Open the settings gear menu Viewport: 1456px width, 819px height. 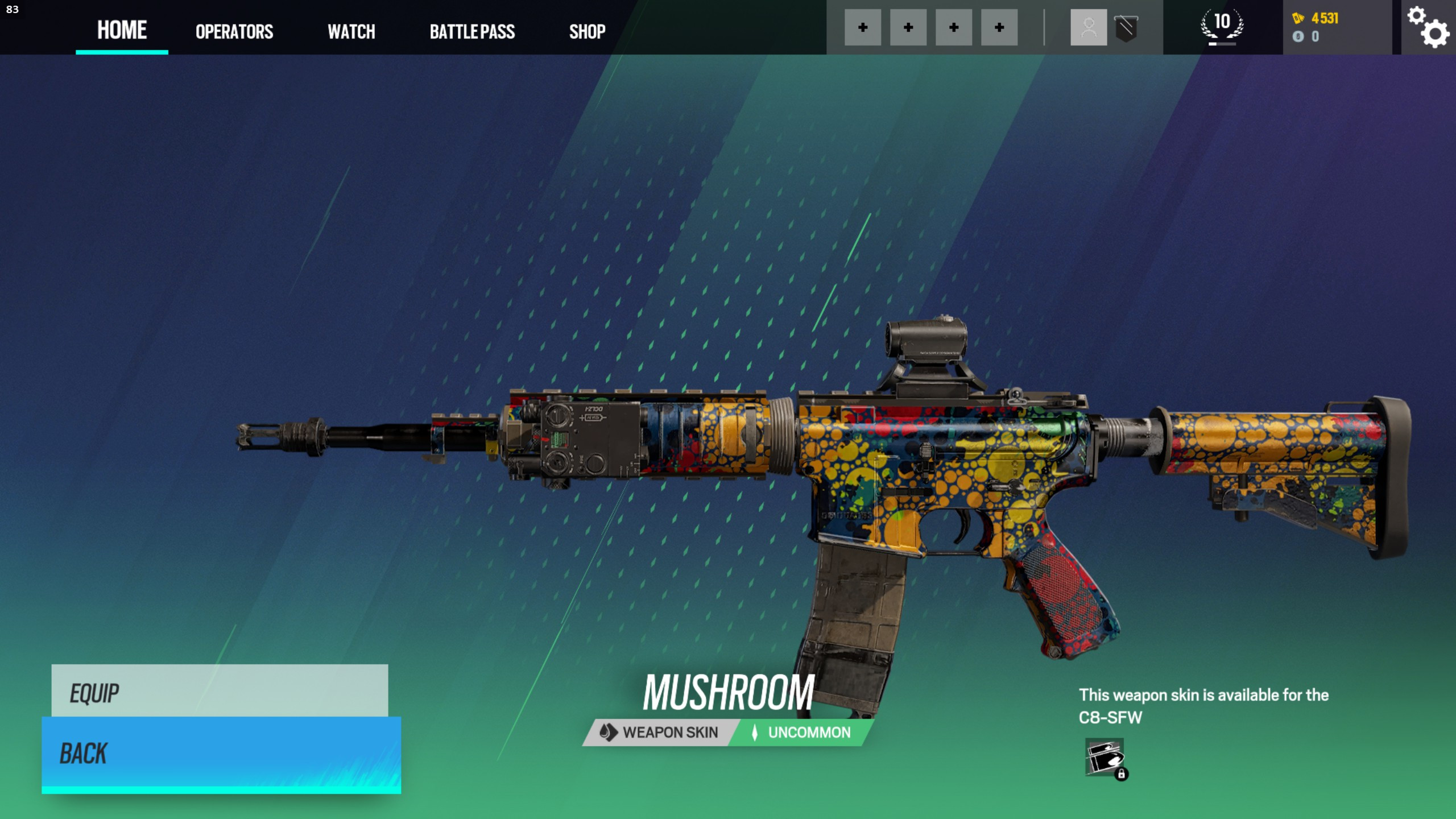point(1428,27)
